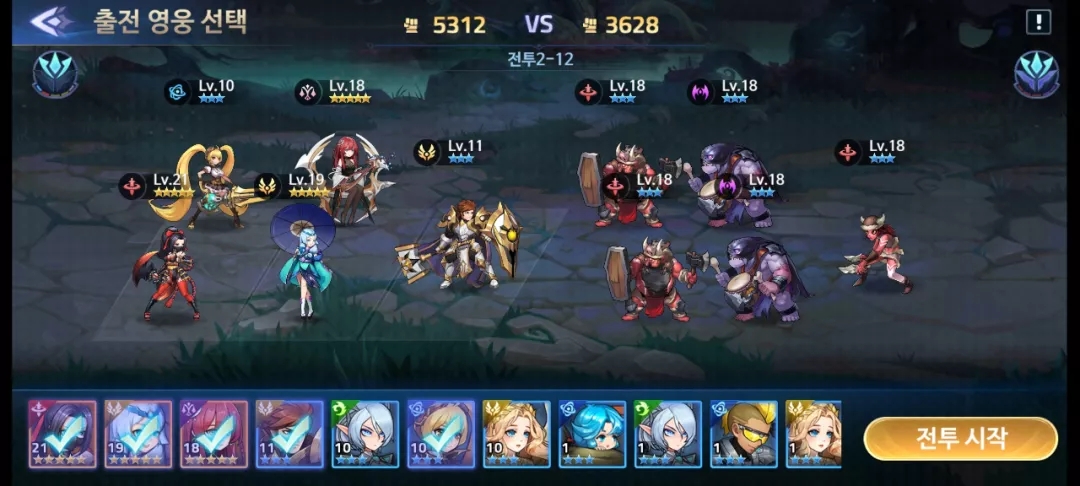Select the level 10 silver-haired elf portrait
The width and height of the screenshot is (1080, 486).
[x=365, y=435]
